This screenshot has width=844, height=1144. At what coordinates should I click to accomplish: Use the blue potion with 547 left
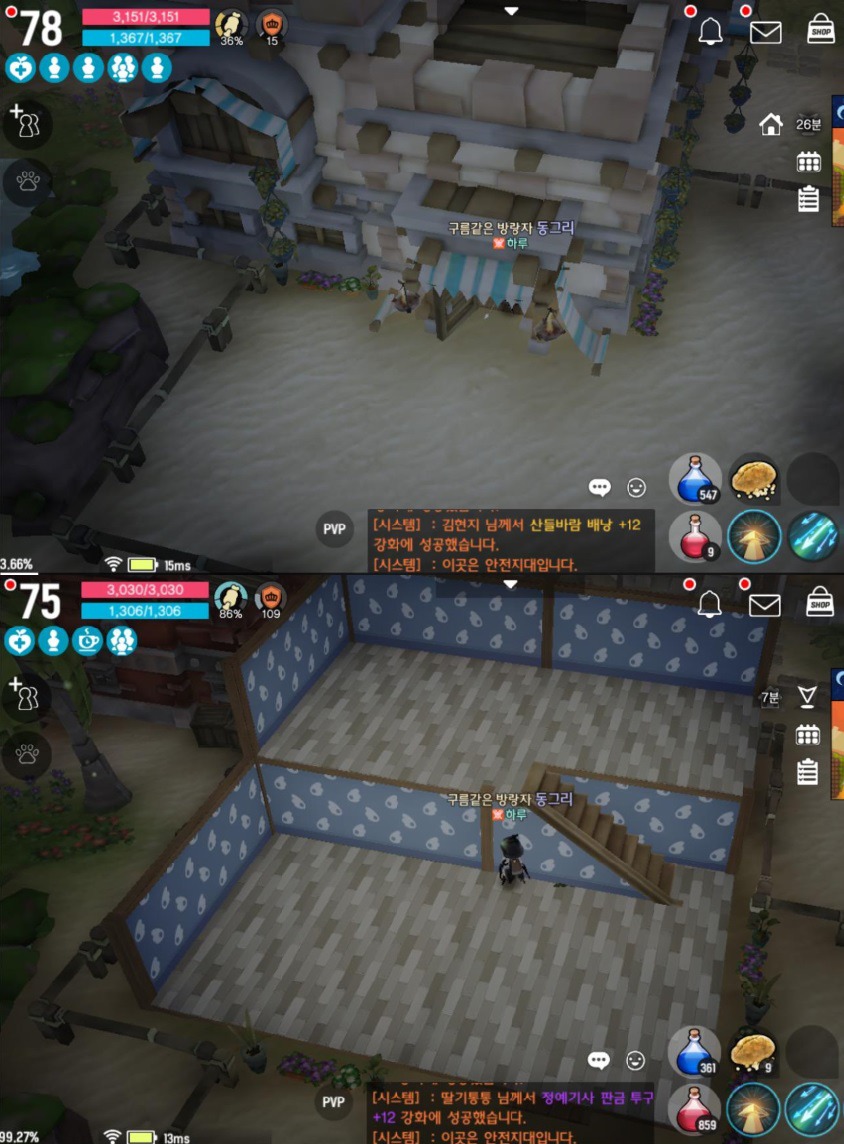click(695, 479)
